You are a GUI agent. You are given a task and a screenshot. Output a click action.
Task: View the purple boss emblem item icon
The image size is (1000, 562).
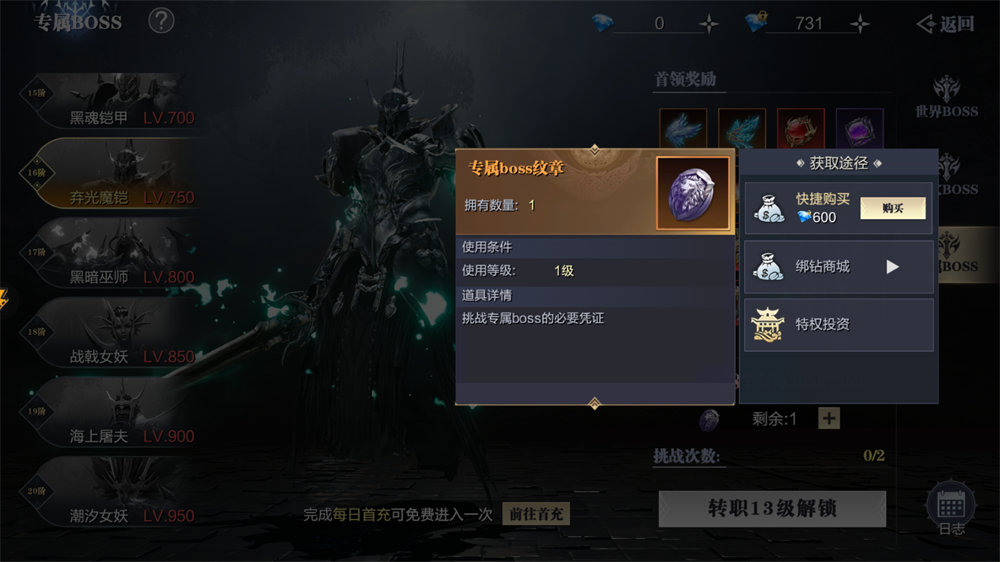click(692, 193)
